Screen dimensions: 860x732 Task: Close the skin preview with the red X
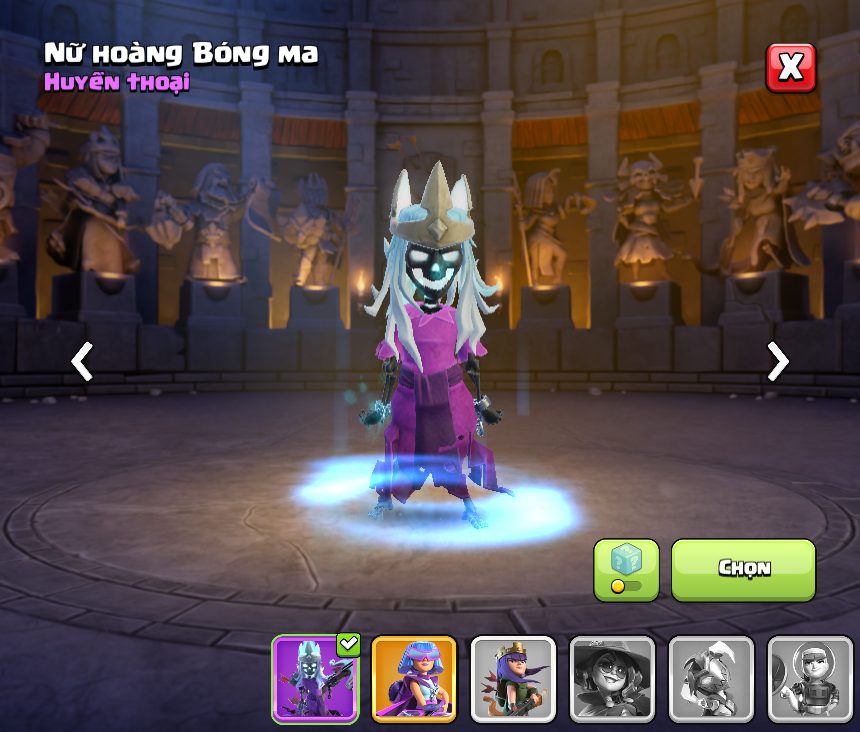tap(791, 68)
